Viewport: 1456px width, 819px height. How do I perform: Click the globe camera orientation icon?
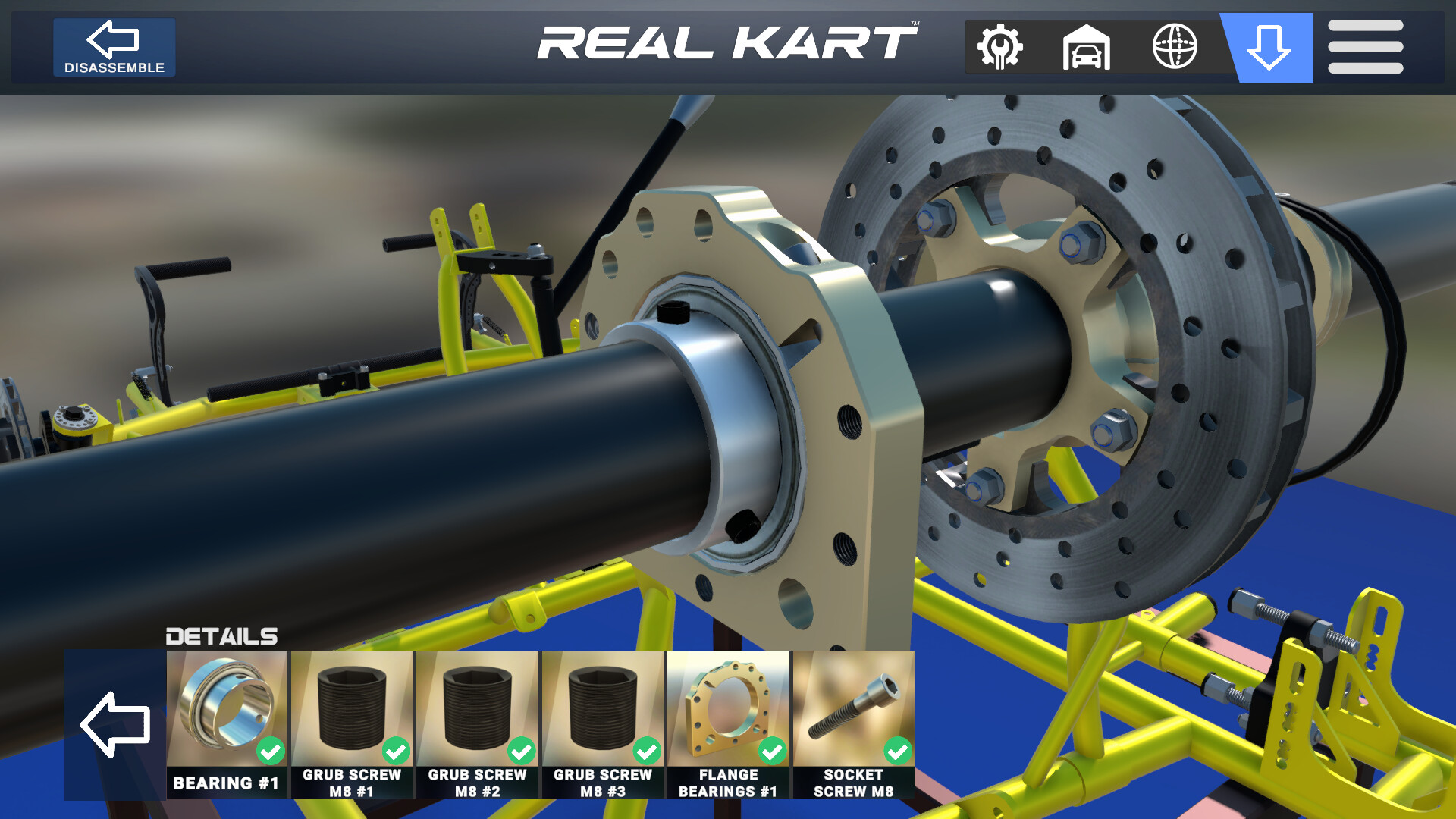click(1175, 47)
